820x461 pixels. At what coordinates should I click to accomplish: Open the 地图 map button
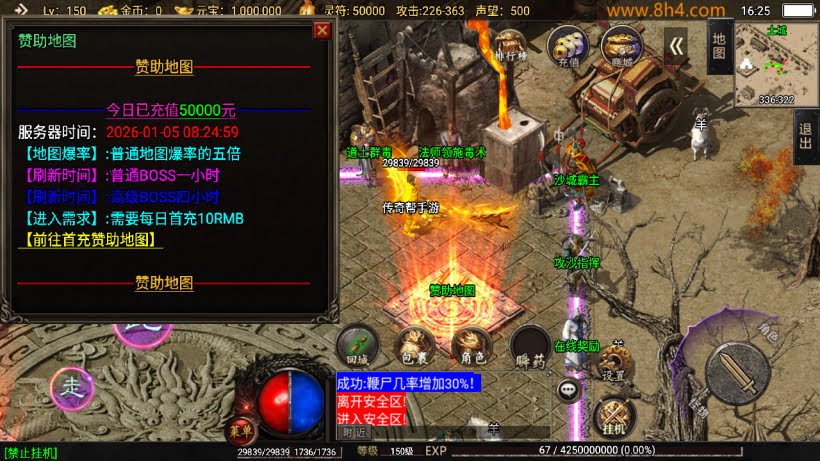point(719,46)
